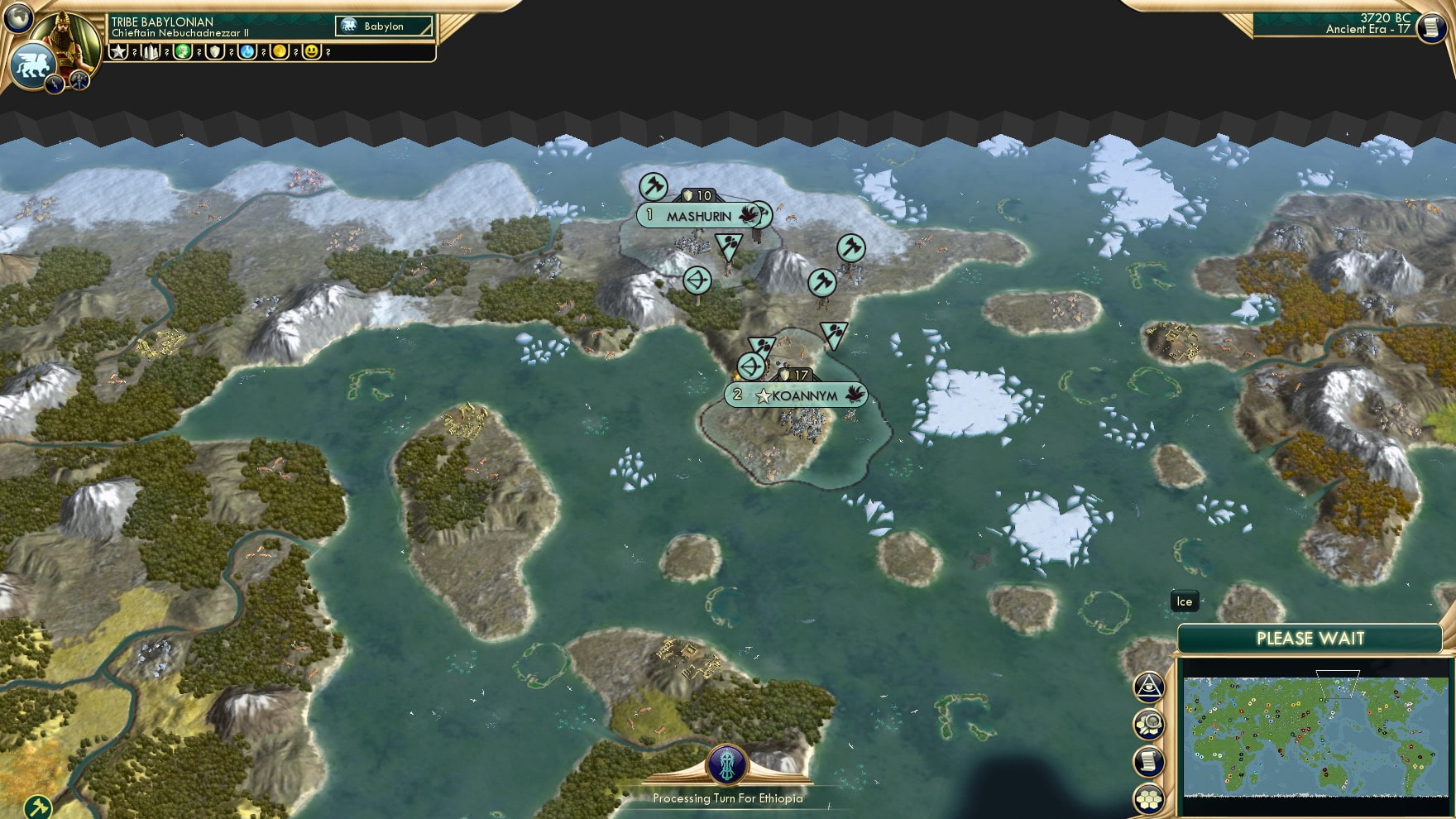The width and height of the screenshot is (1456, 819).
Task: Select the archer unit flag above Koannym
Action: click(x=753, y=366)
